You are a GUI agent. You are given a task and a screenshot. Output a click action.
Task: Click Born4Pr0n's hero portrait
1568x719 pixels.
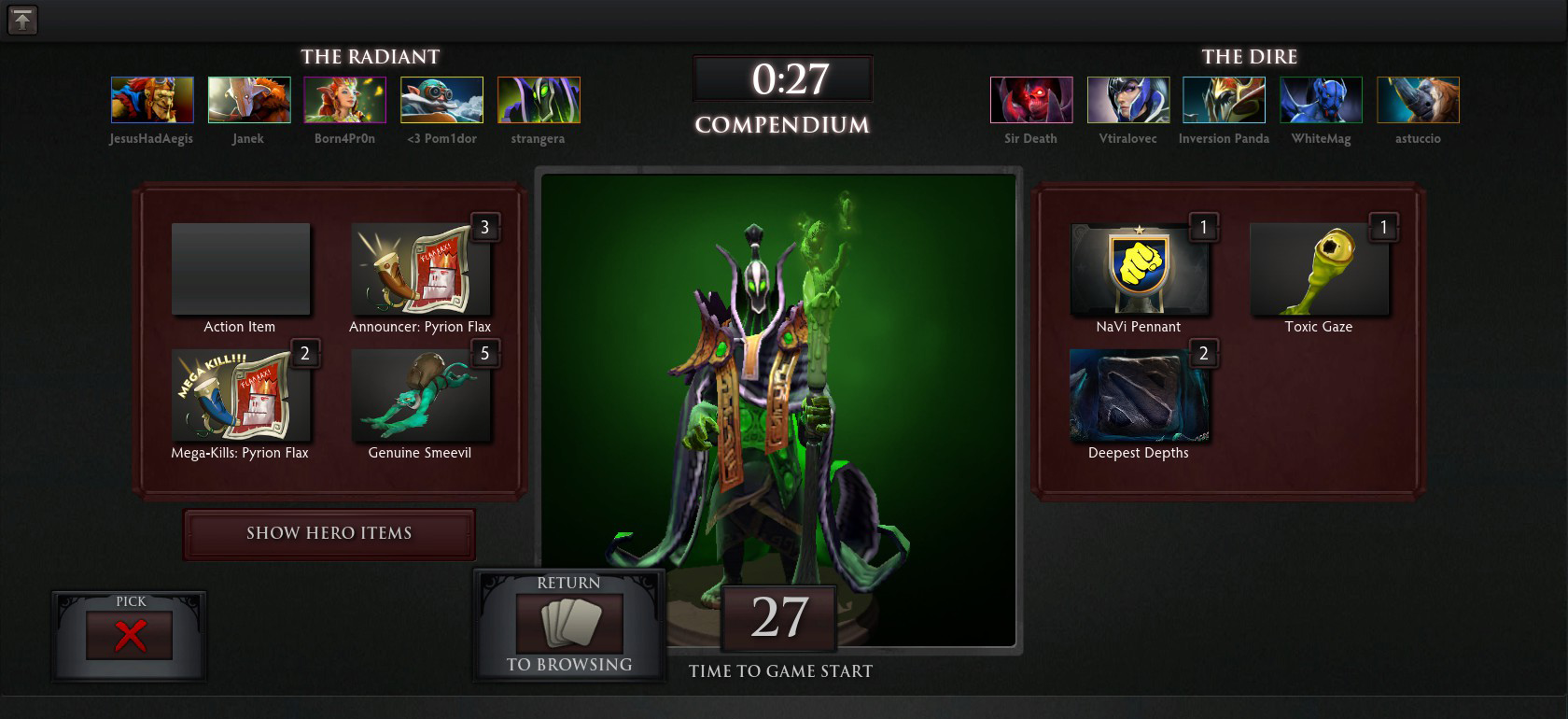click(x=345, y=100)
